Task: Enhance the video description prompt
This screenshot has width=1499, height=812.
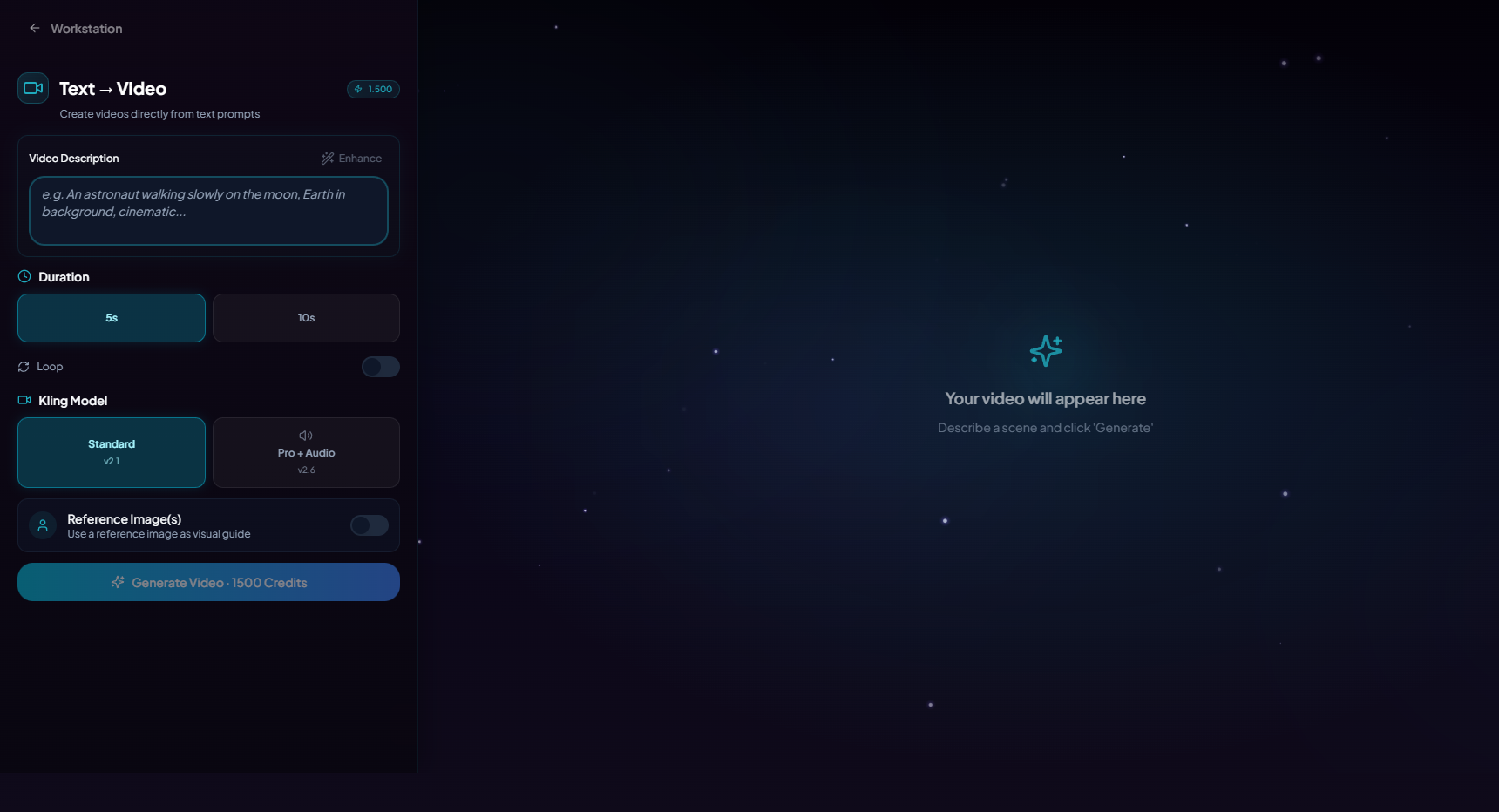Action: pyautogui.click(x=351, y=159)
